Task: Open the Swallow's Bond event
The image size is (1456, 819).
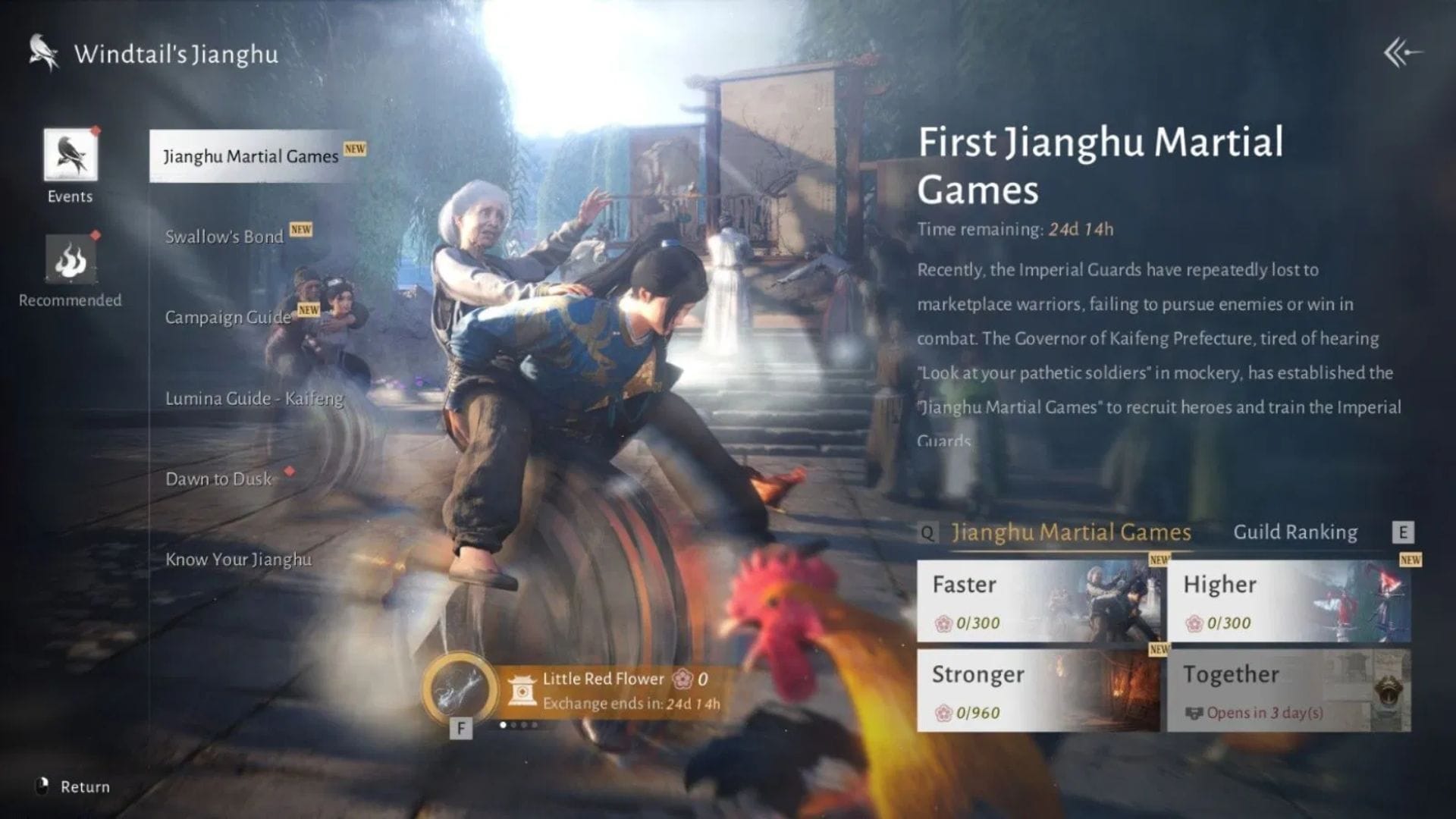Action: point(224,237)
